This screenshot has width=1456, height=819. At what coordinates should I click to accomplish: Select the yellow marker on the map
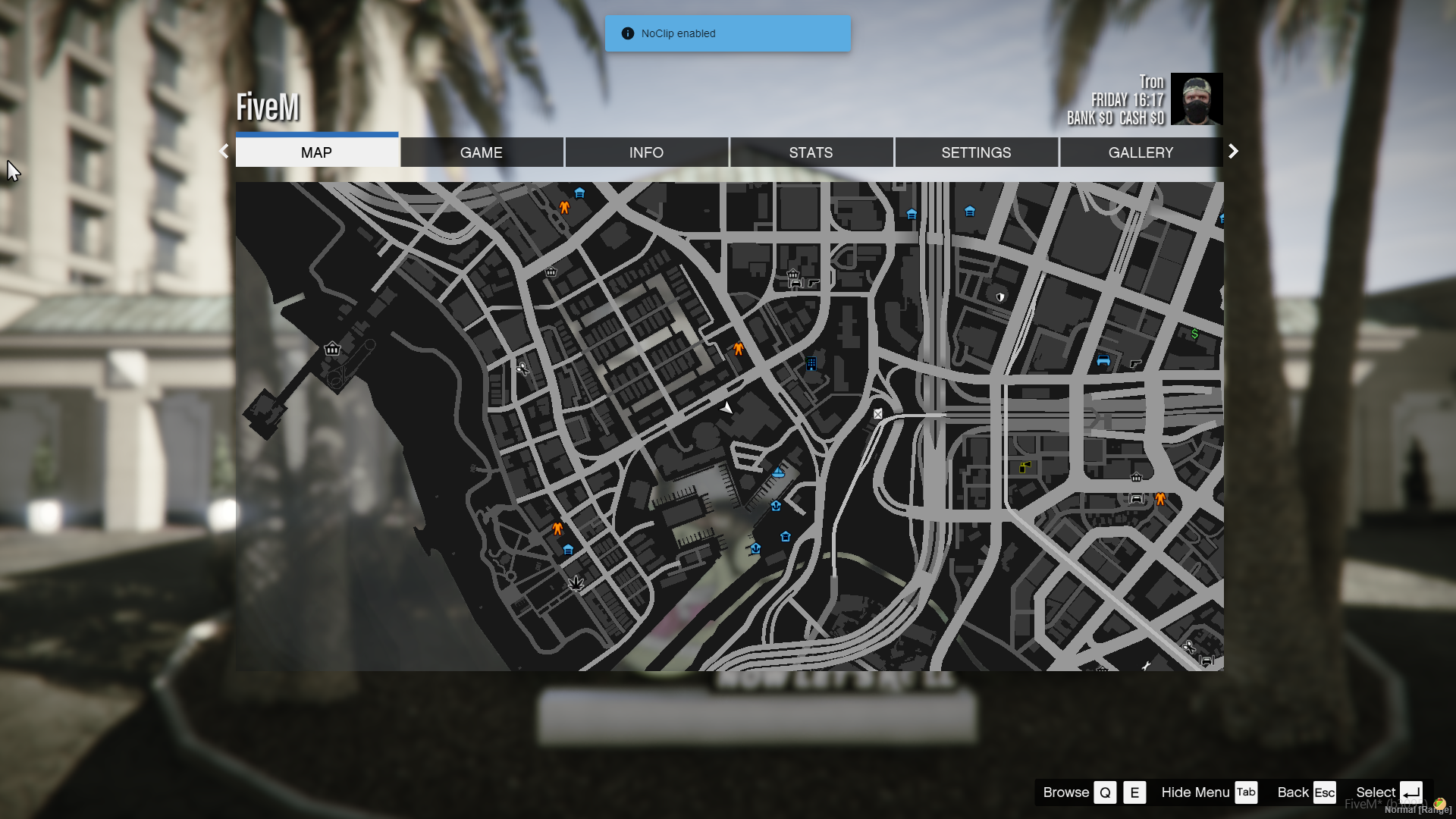point(1025,466)
